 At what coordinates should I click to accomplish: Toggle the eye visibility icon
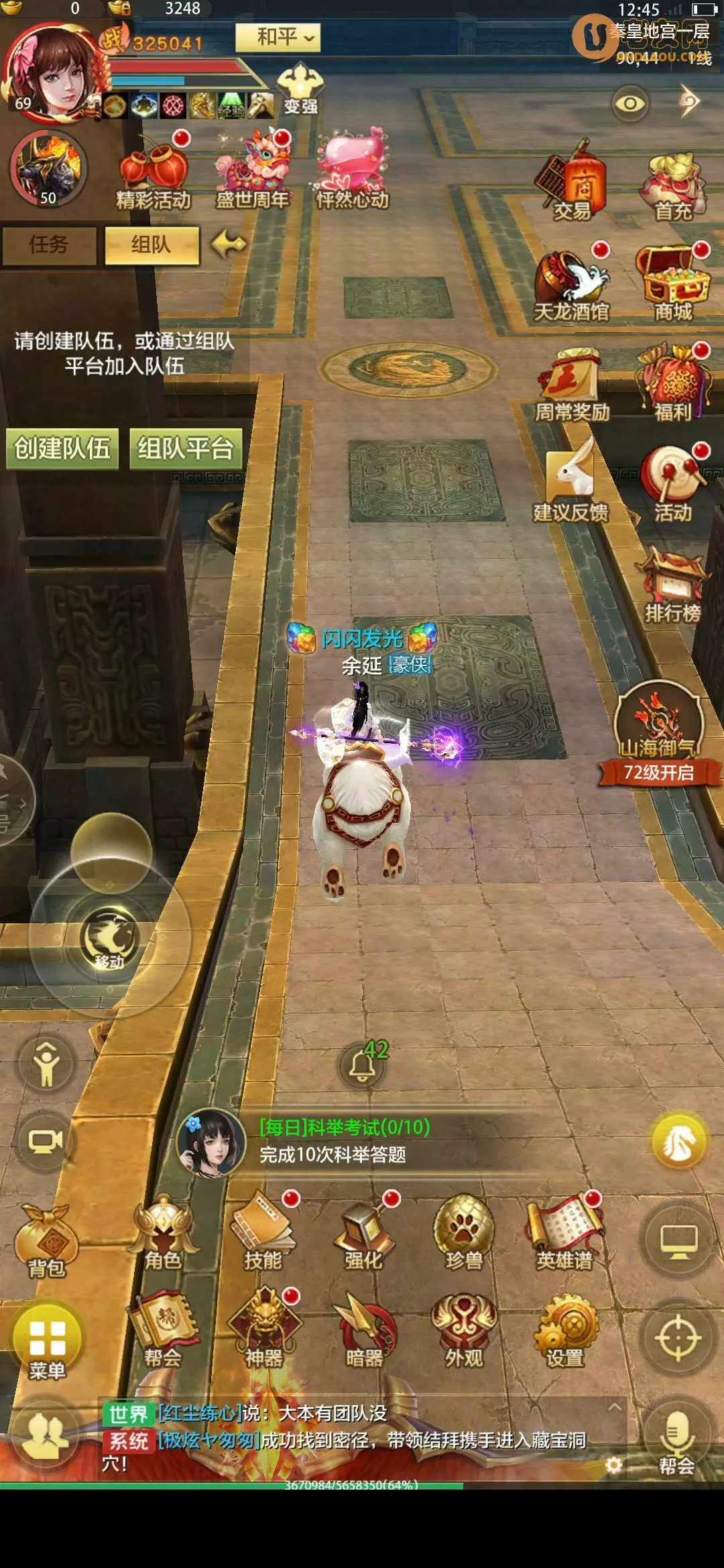click(x=629, y=103)
